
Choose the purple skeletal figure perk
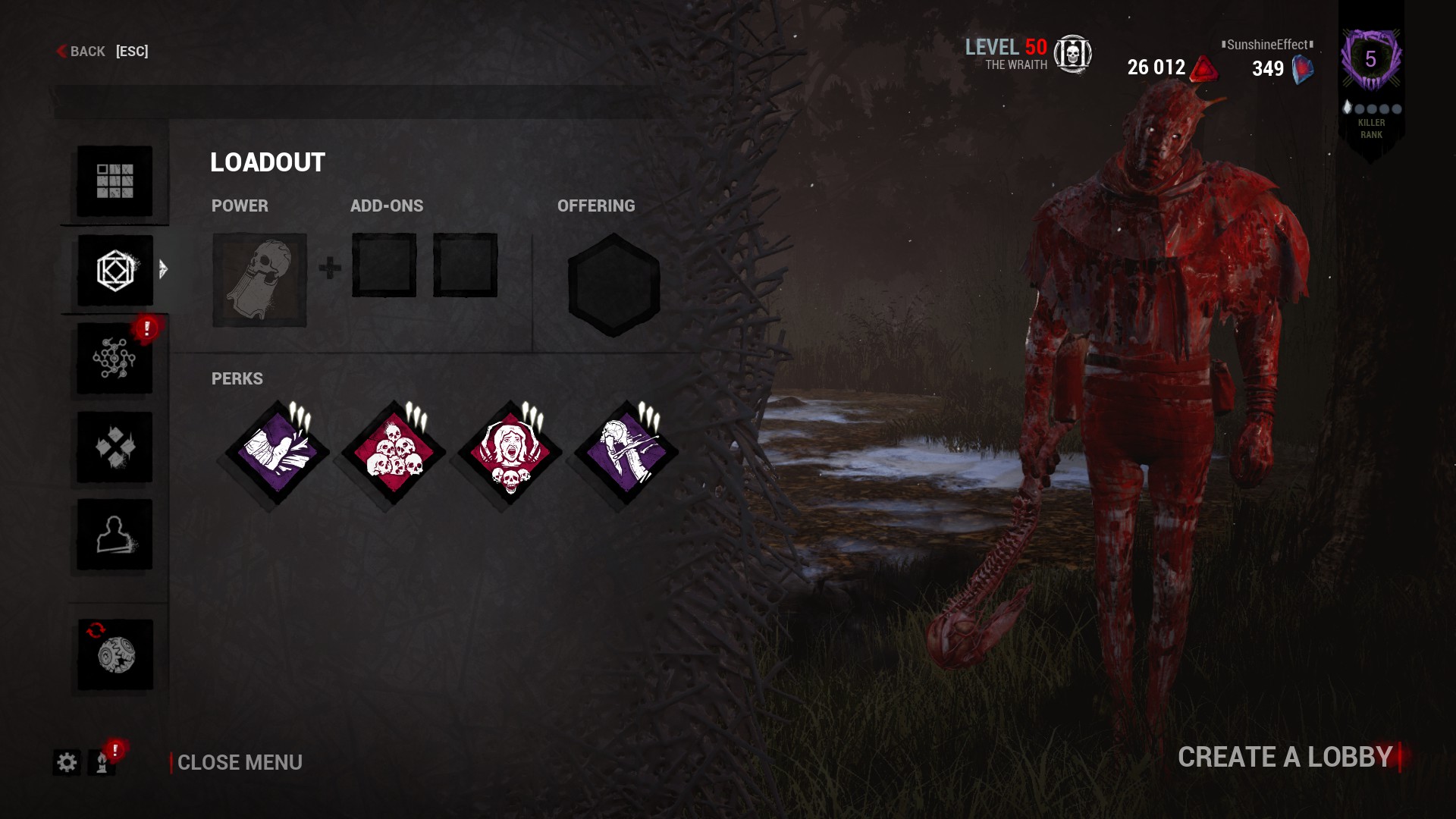(626, 454)
